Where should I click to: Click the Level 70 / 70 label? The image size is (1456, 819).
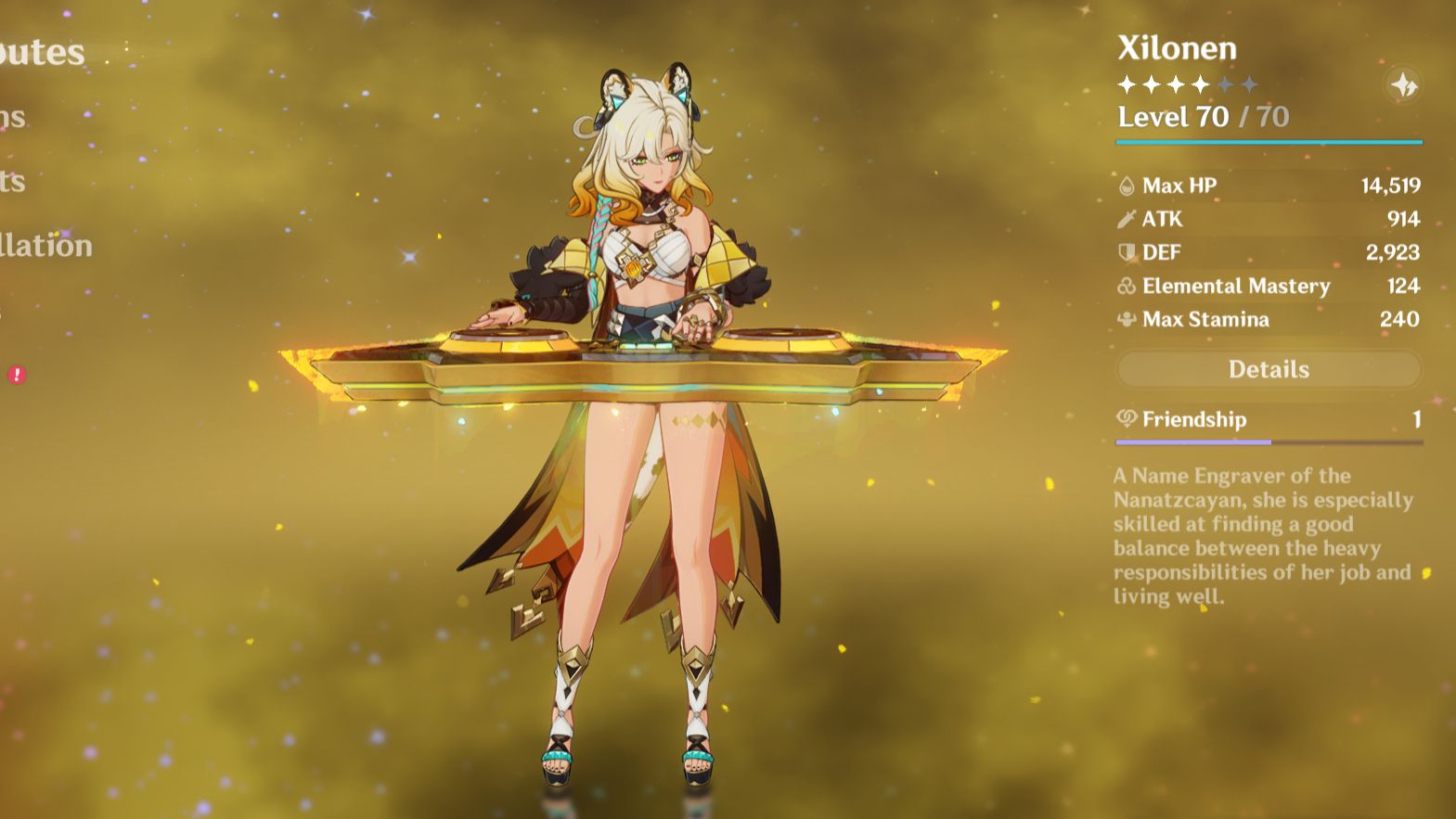(x=1203, y=117)
